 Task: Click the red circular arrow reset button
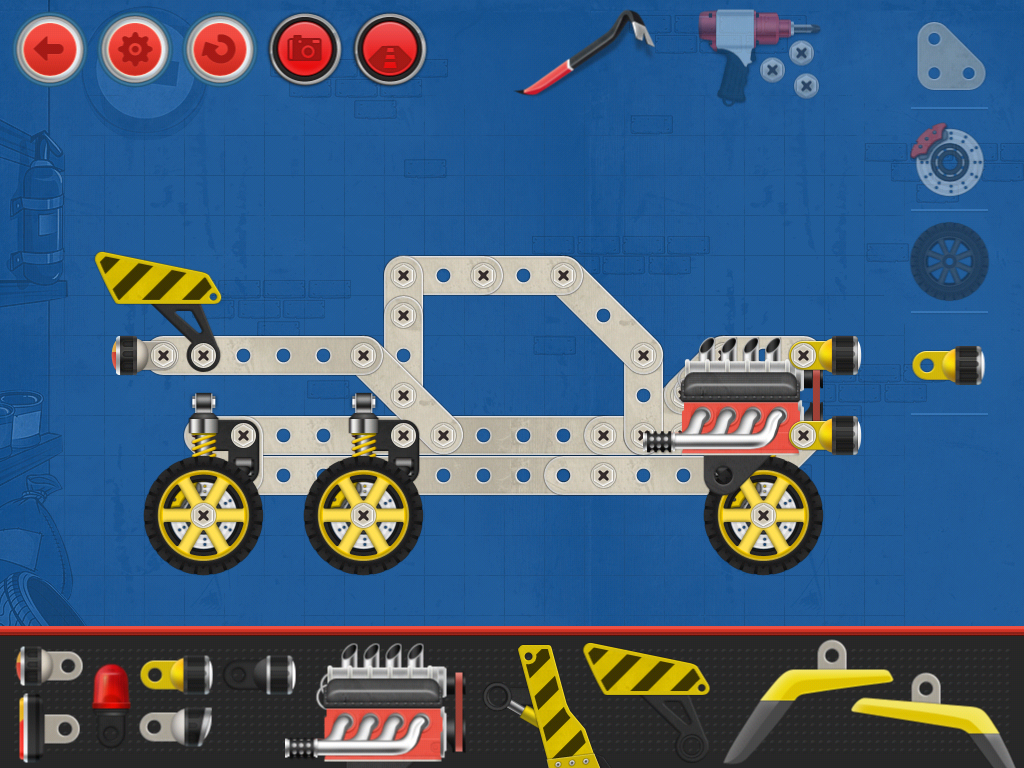219,48
